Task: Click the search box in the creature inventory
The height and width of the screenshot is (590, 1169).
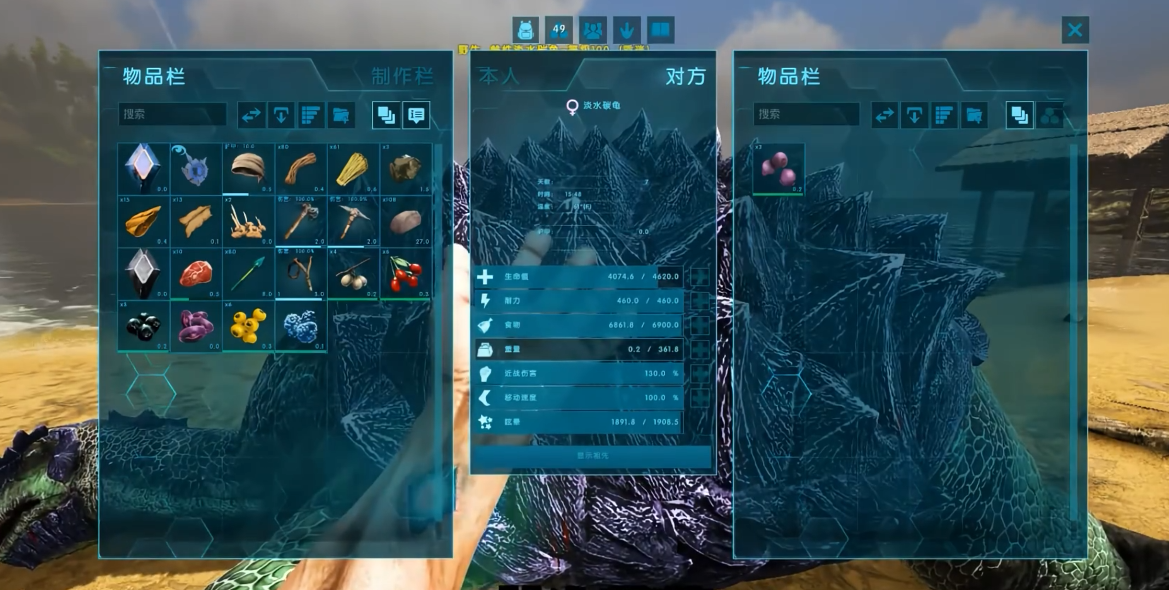Action: click(x=806, y=114)
